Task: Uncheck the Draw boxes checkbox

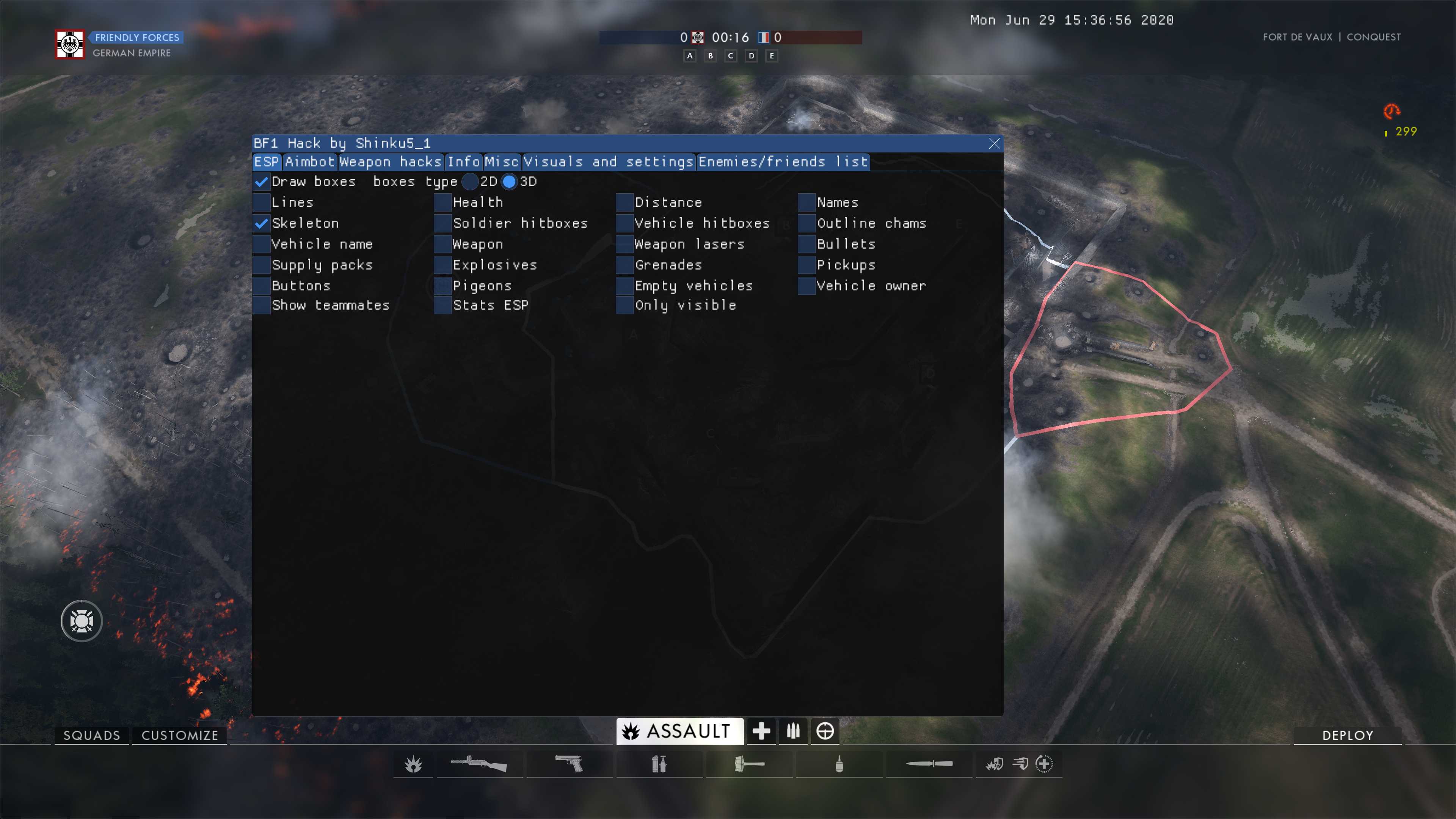Action: (261, 182)
